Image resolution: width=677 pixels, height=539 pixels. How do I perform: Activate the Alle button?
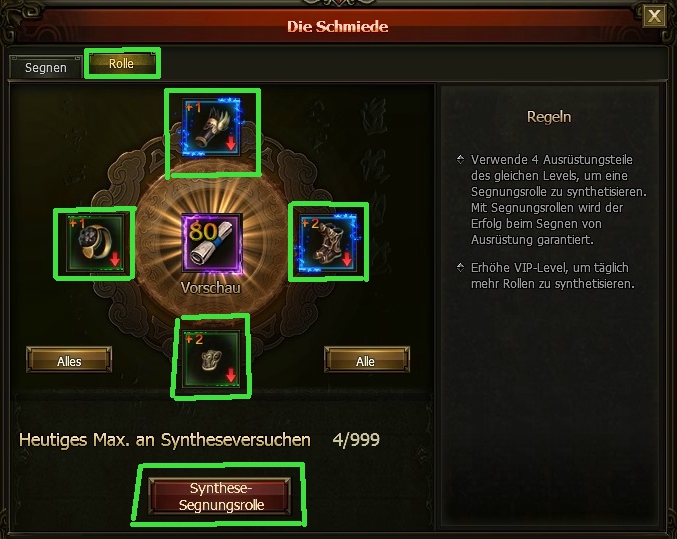(366, 360)
